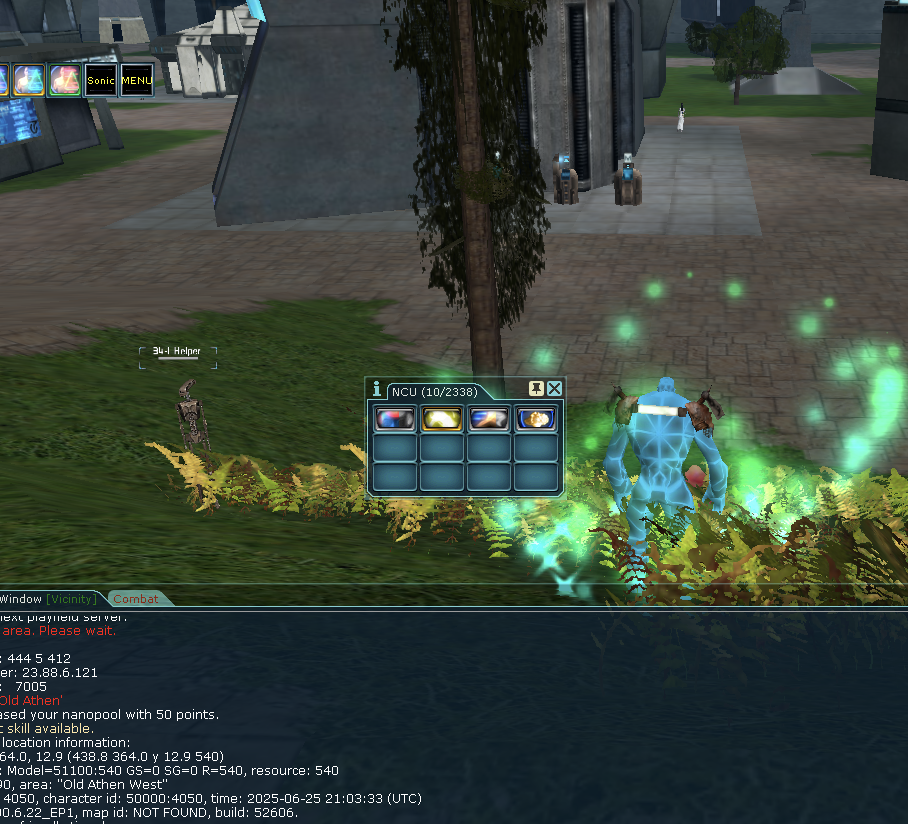Switch to the Combat chat tab

pos(135,599)
